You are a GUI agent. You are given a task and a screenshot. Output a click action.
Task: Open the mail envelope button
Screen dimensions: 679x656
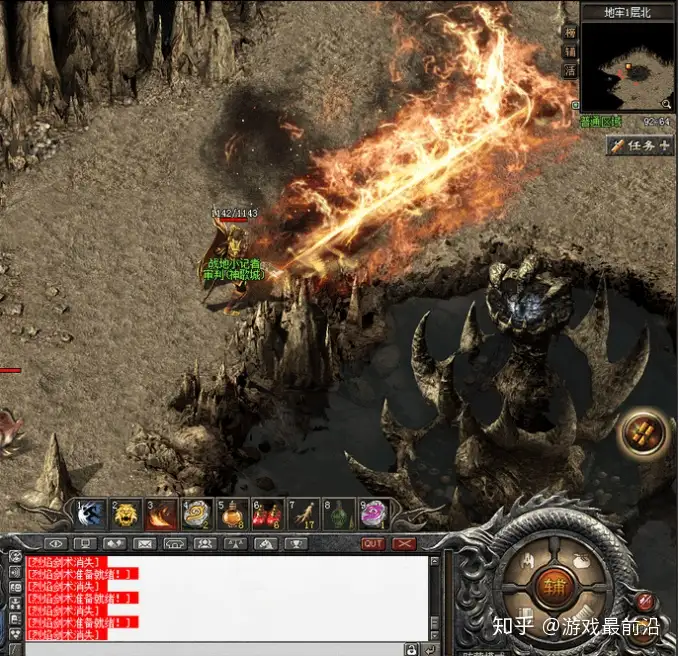(144, 543)
